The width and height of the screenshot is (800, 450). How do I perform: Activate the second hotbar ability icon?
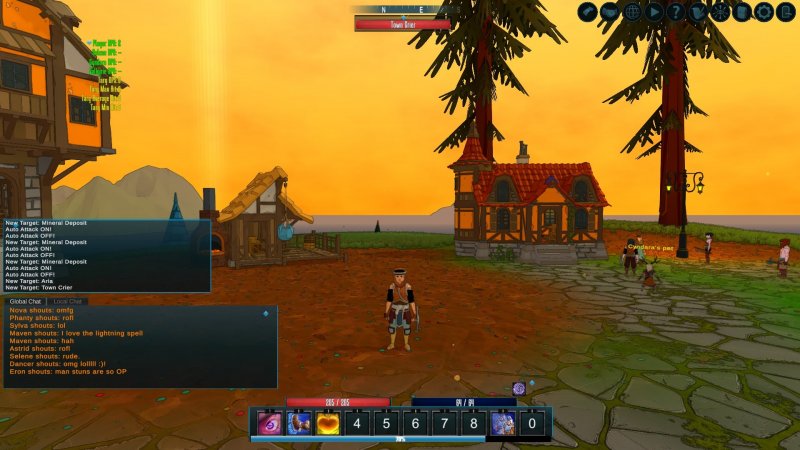pos(298,423)
